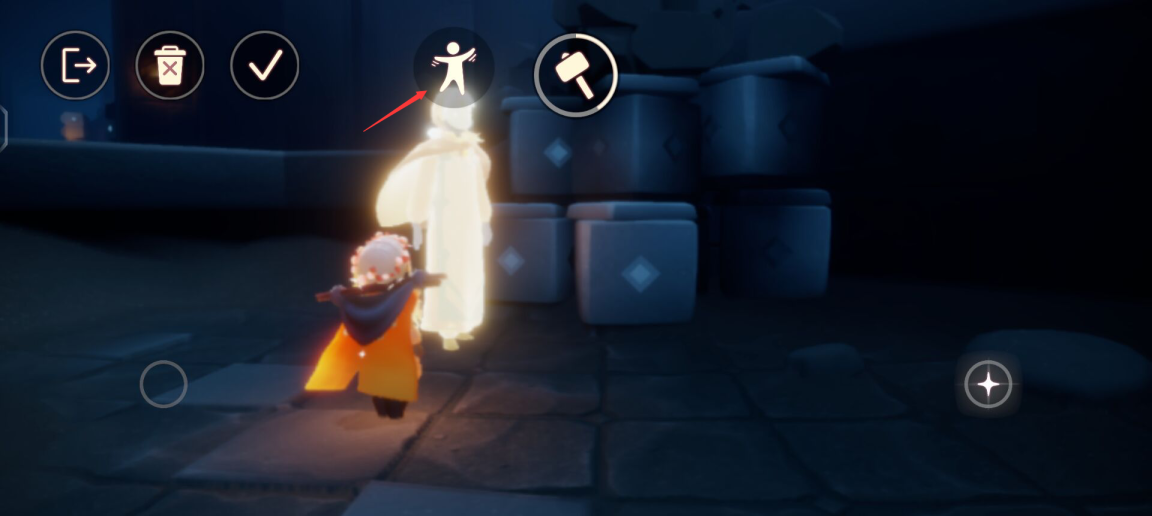Image resolution: width=1152 pixels, height=516 pixels.
Task: Touch the hollow circle joystick control
Action: [x=163, y=384]
